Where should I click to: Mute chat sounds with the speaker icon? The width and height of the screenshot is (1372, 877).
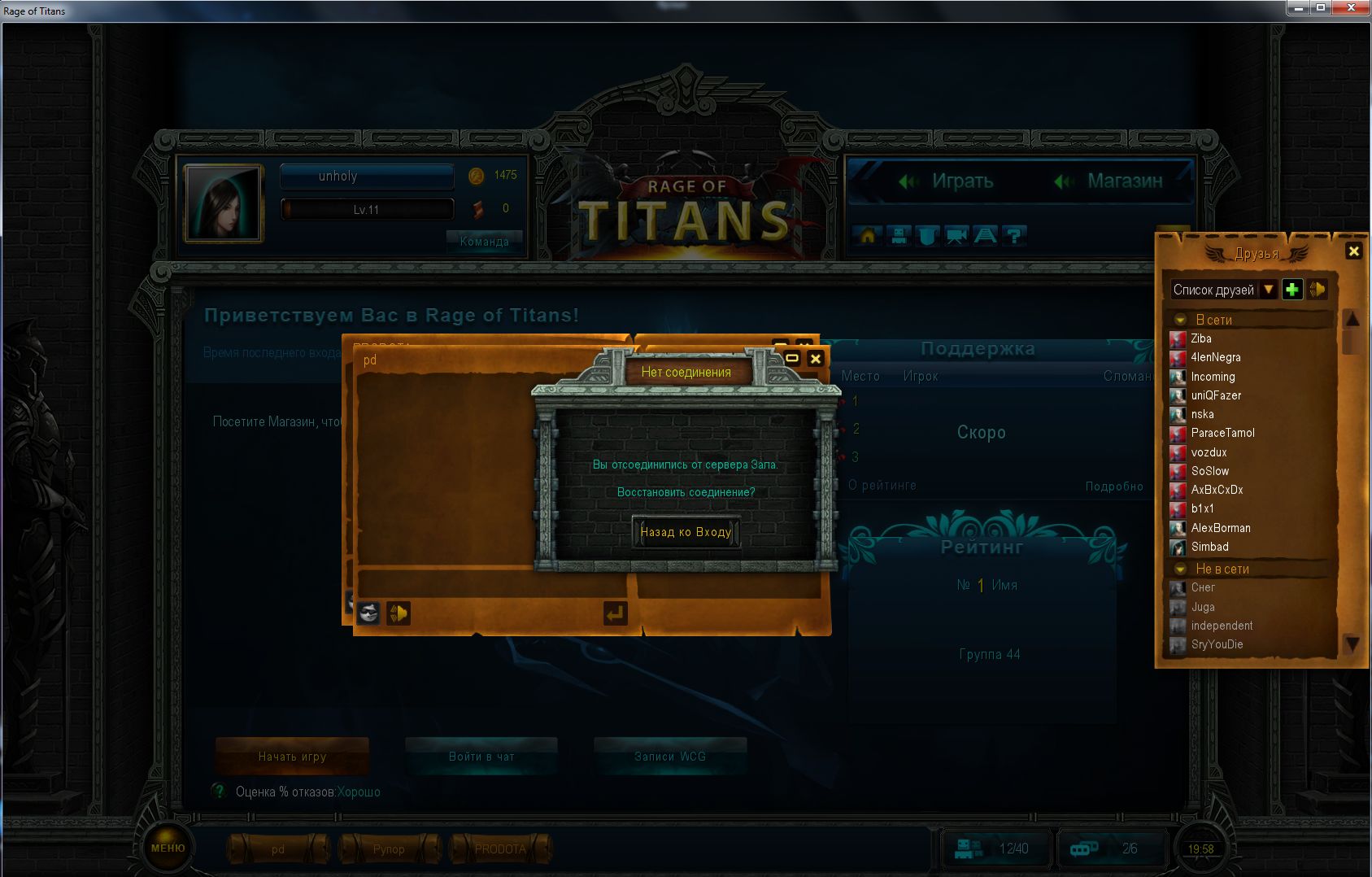click(x=397, y=614)
